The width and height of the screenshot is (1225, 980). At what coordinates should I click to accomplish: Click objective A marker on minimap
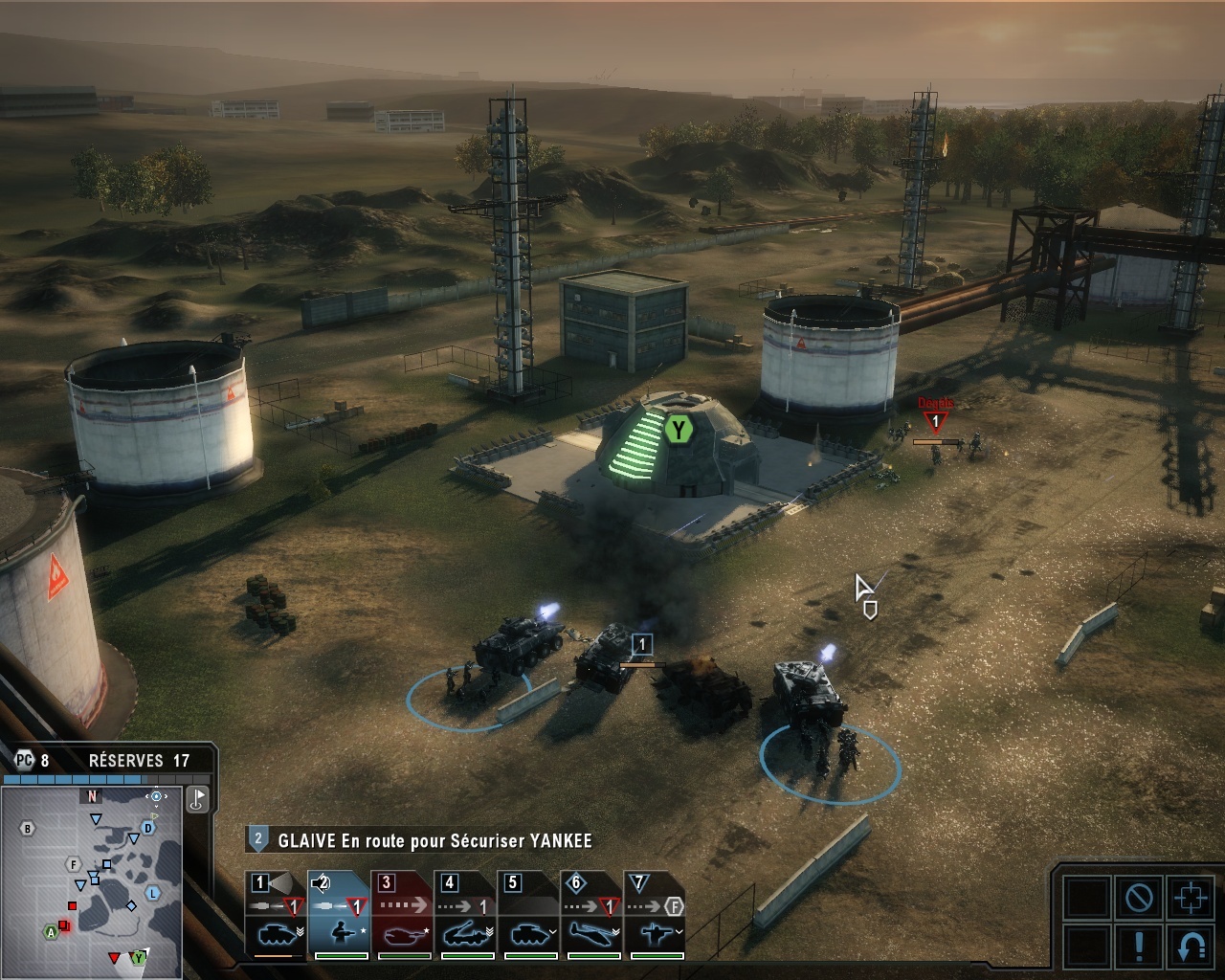tap(50, 931)
